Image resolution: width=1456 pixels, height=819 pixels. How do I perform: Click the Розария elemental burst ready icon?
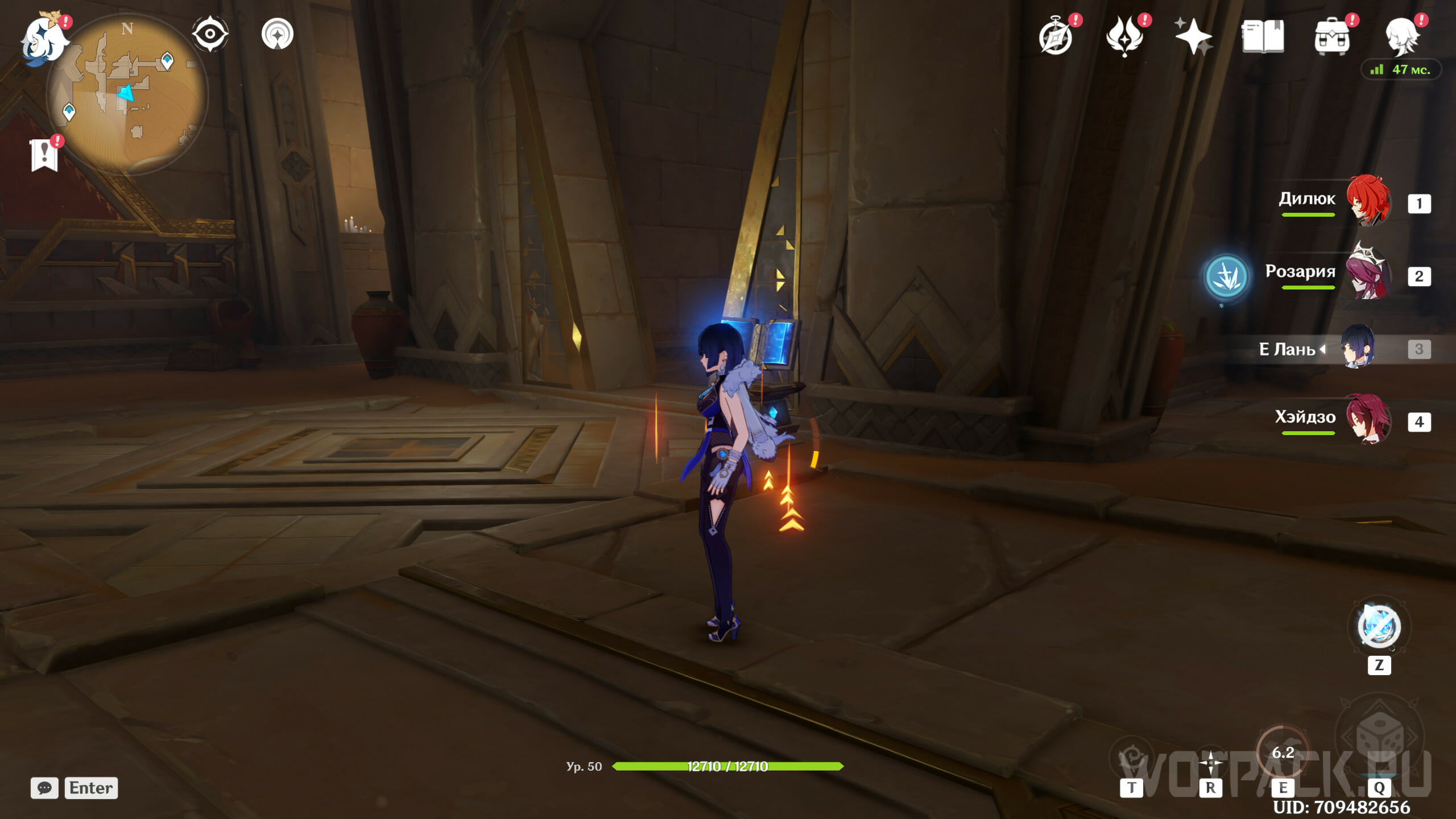pyautogui.click(x=1226, y=276)
